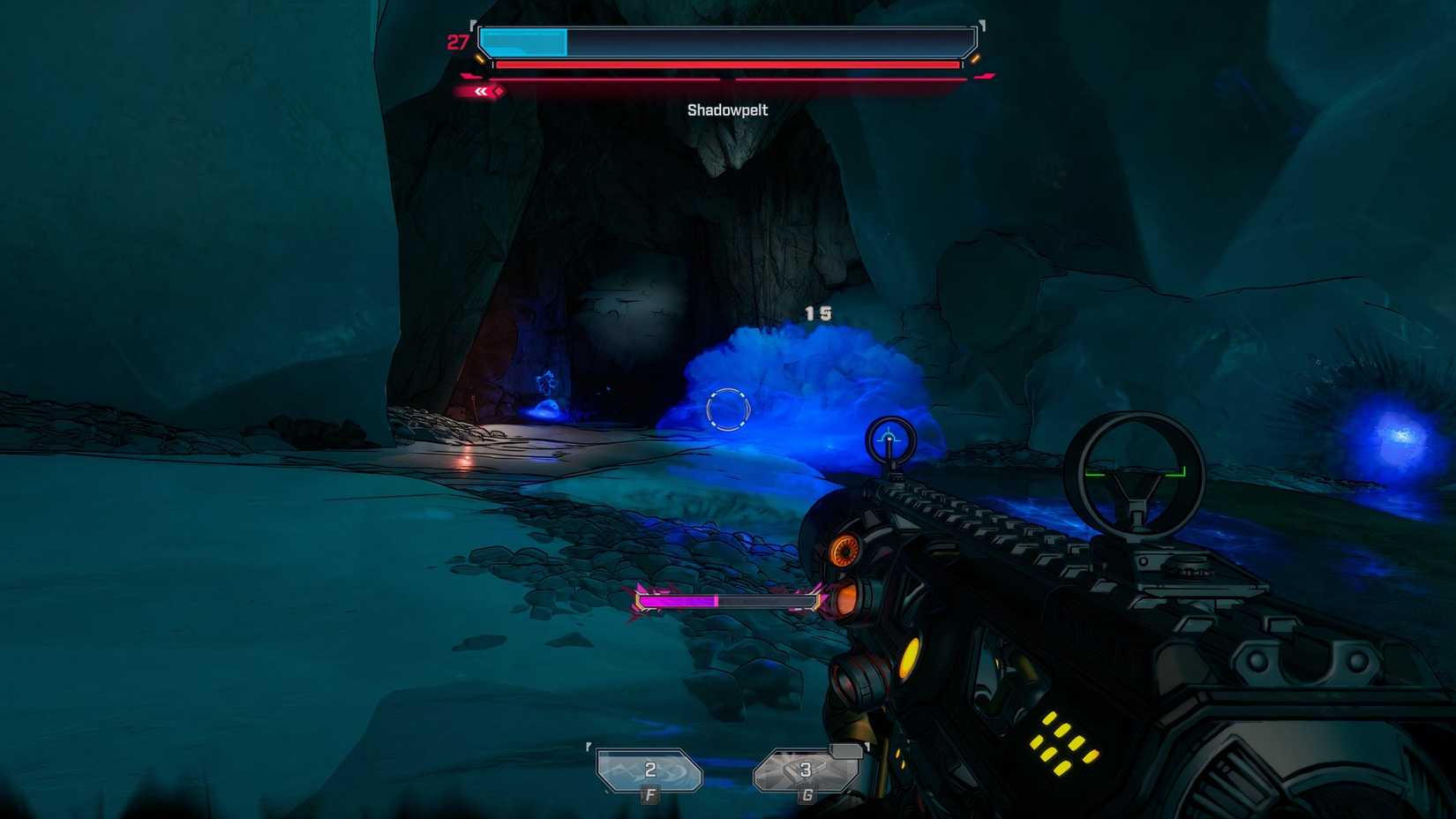The height and width of the screenshot is (819, 1456).
Task: Click the crosshair reticle in the cave
Action: click(727, 409)
